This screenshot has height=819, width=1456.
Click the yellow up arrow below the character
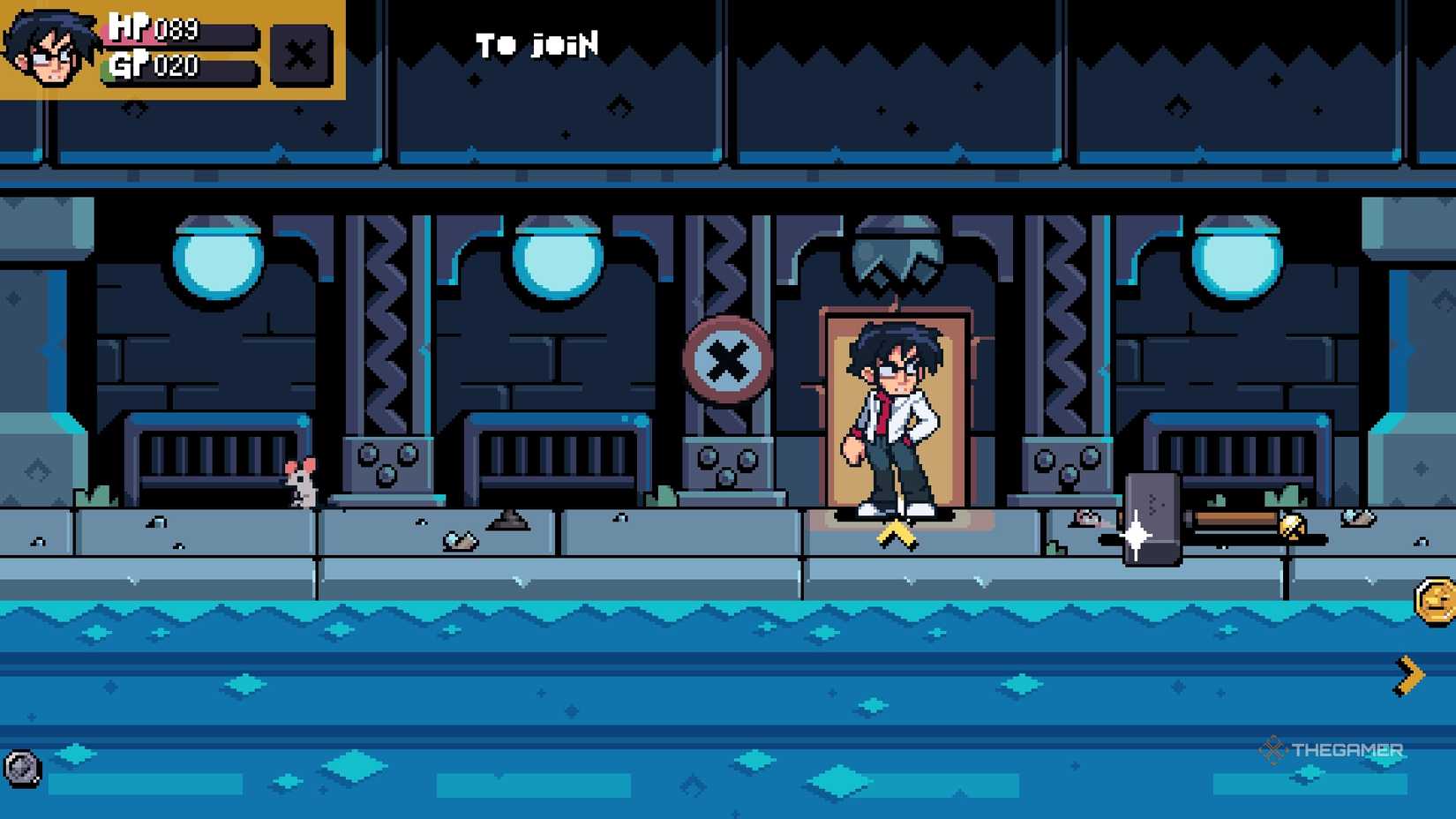(896, 534)
